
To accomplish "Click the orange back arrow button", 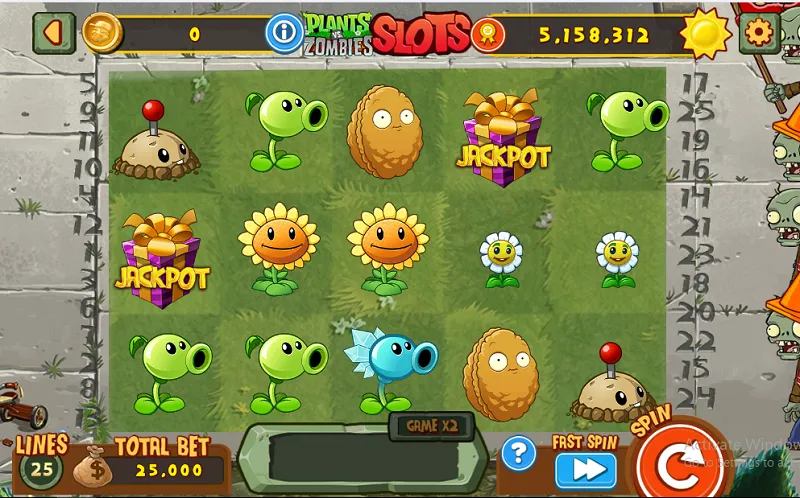I will pos(52,34).
